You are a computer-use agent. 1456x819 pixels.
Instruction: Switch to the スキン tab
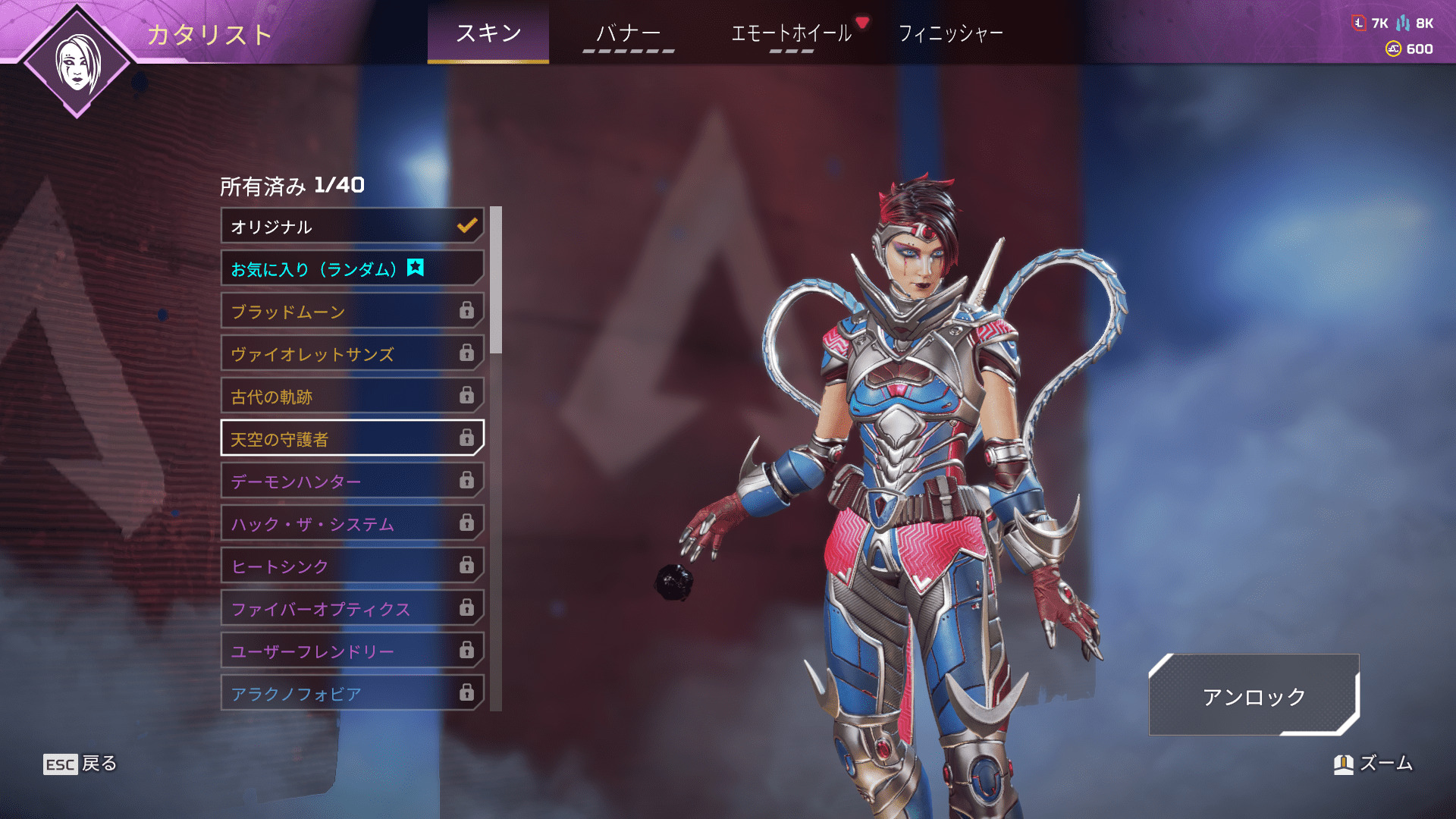pyautogui.click(x=488, y=33)
